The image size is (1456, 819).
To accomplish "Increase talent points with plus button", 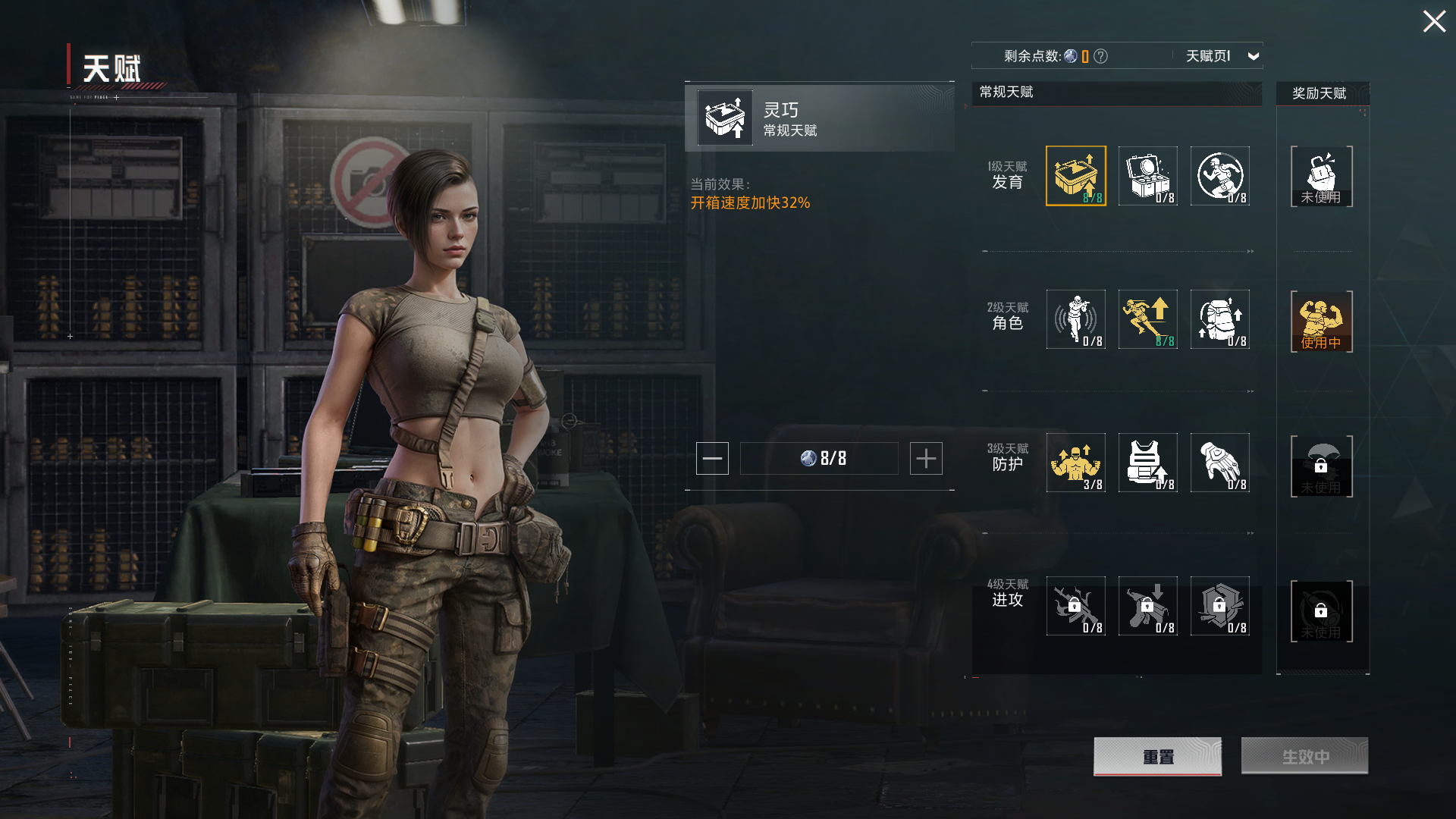I will 926,458.
